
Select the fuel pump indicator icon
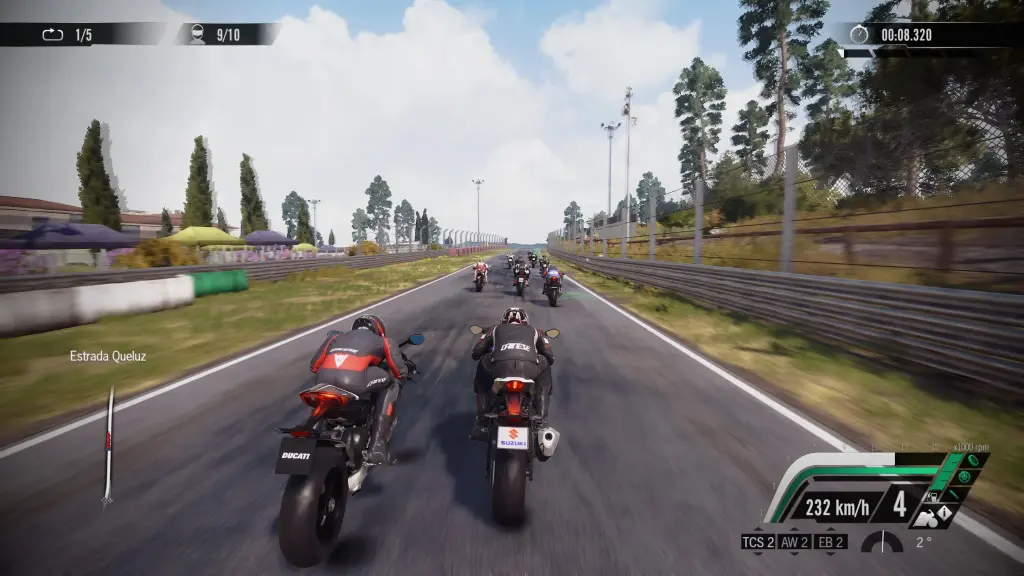click(x=932, y=495)
